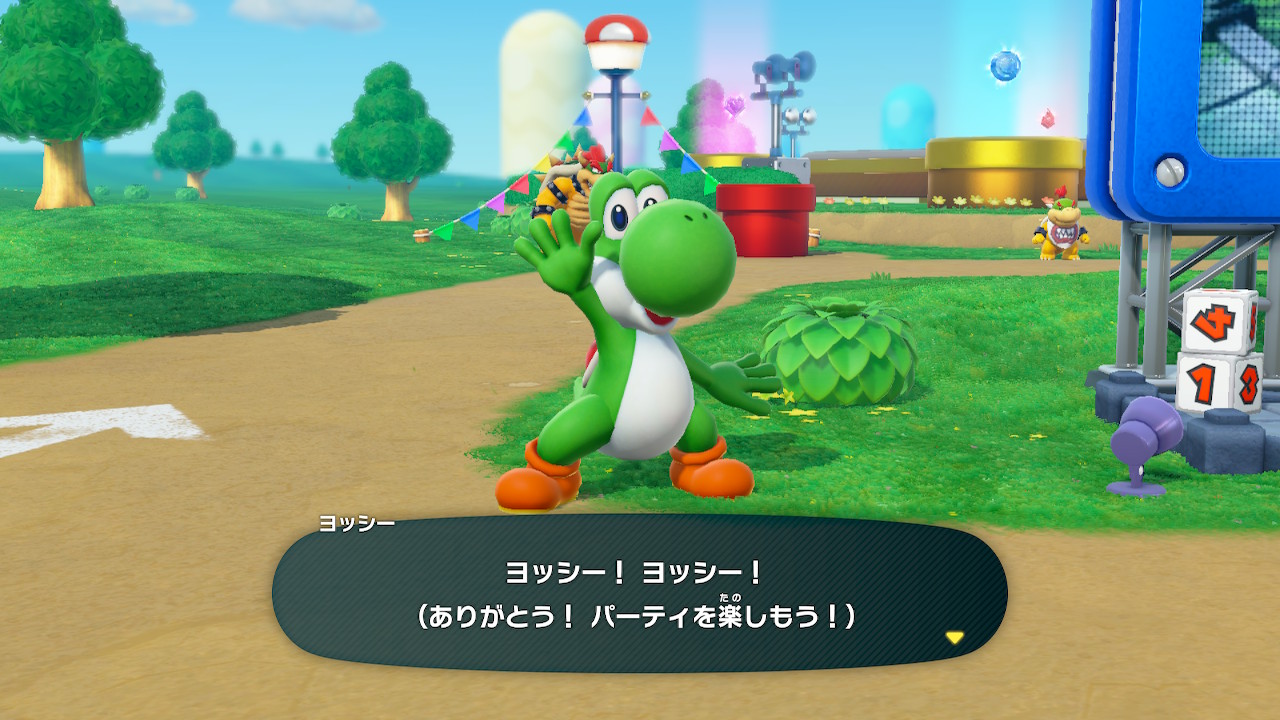Advance dialogue with the yellow arrow indicator
The image size is (1280, 720).
click(955, 637)
